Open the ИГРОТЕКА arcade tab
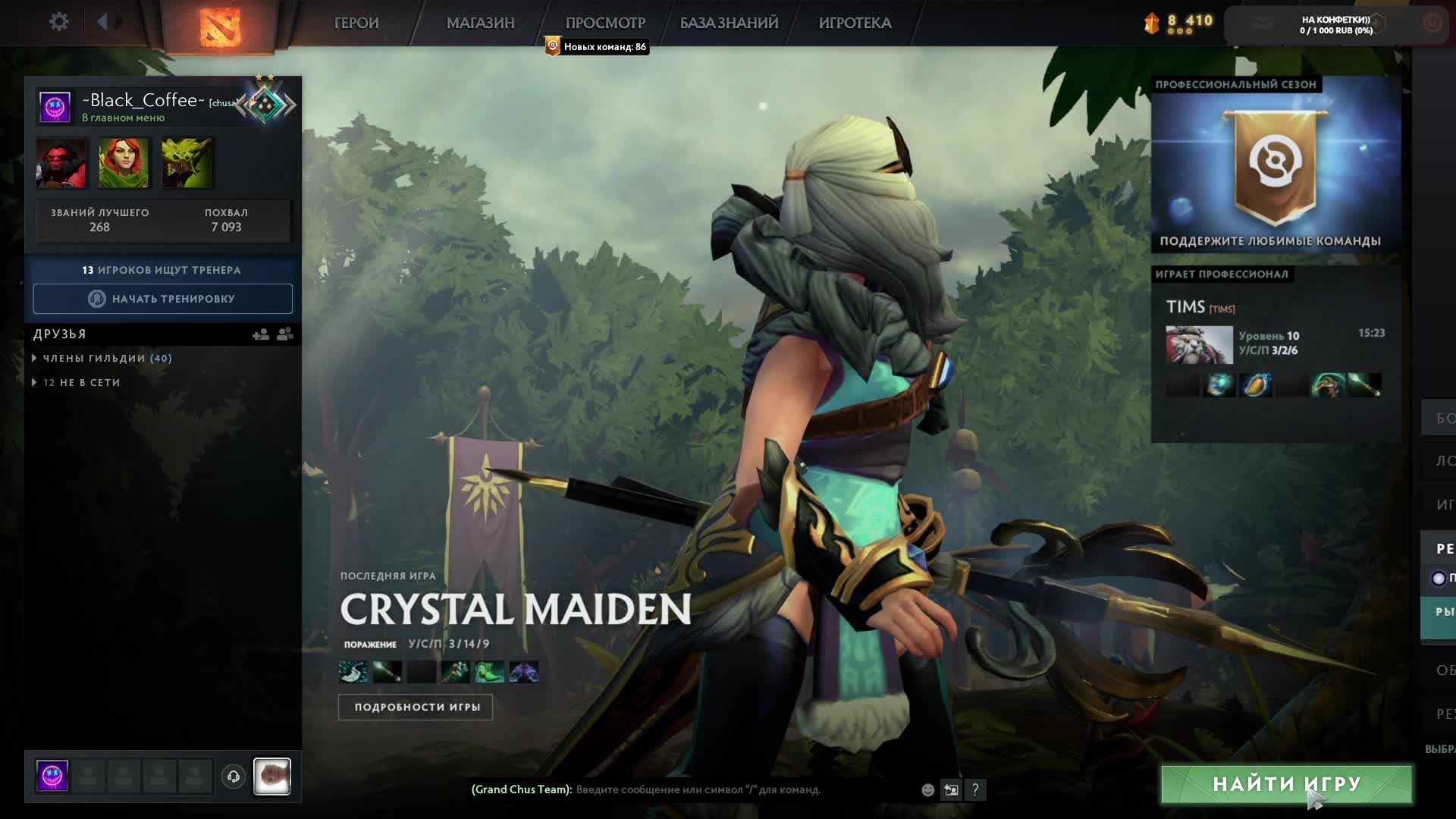Viewport: 1456px width, 819px height. click(855, 23)
